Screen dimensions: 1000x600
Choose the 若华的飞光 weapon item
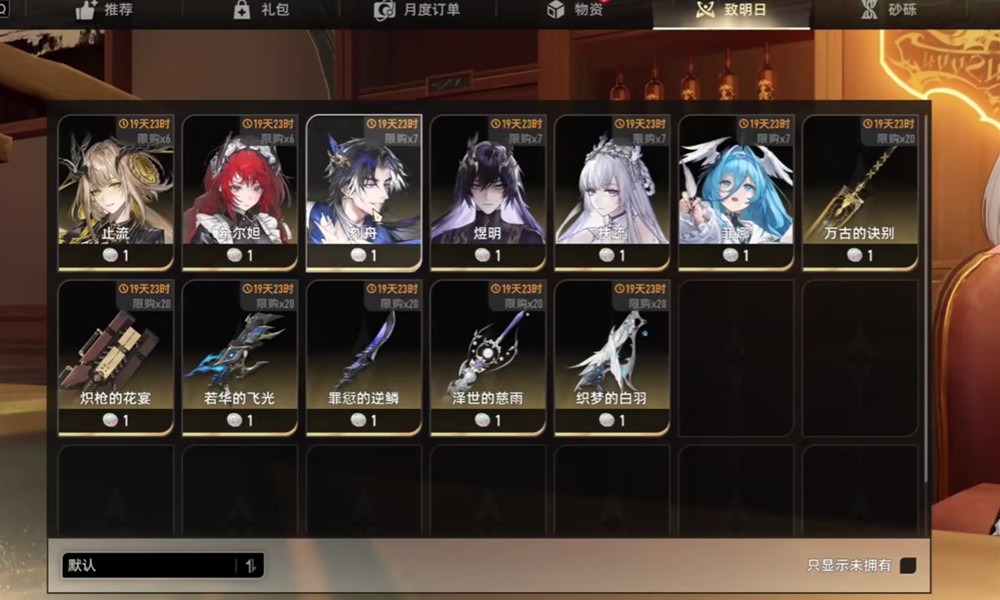(x=240, y=357)
